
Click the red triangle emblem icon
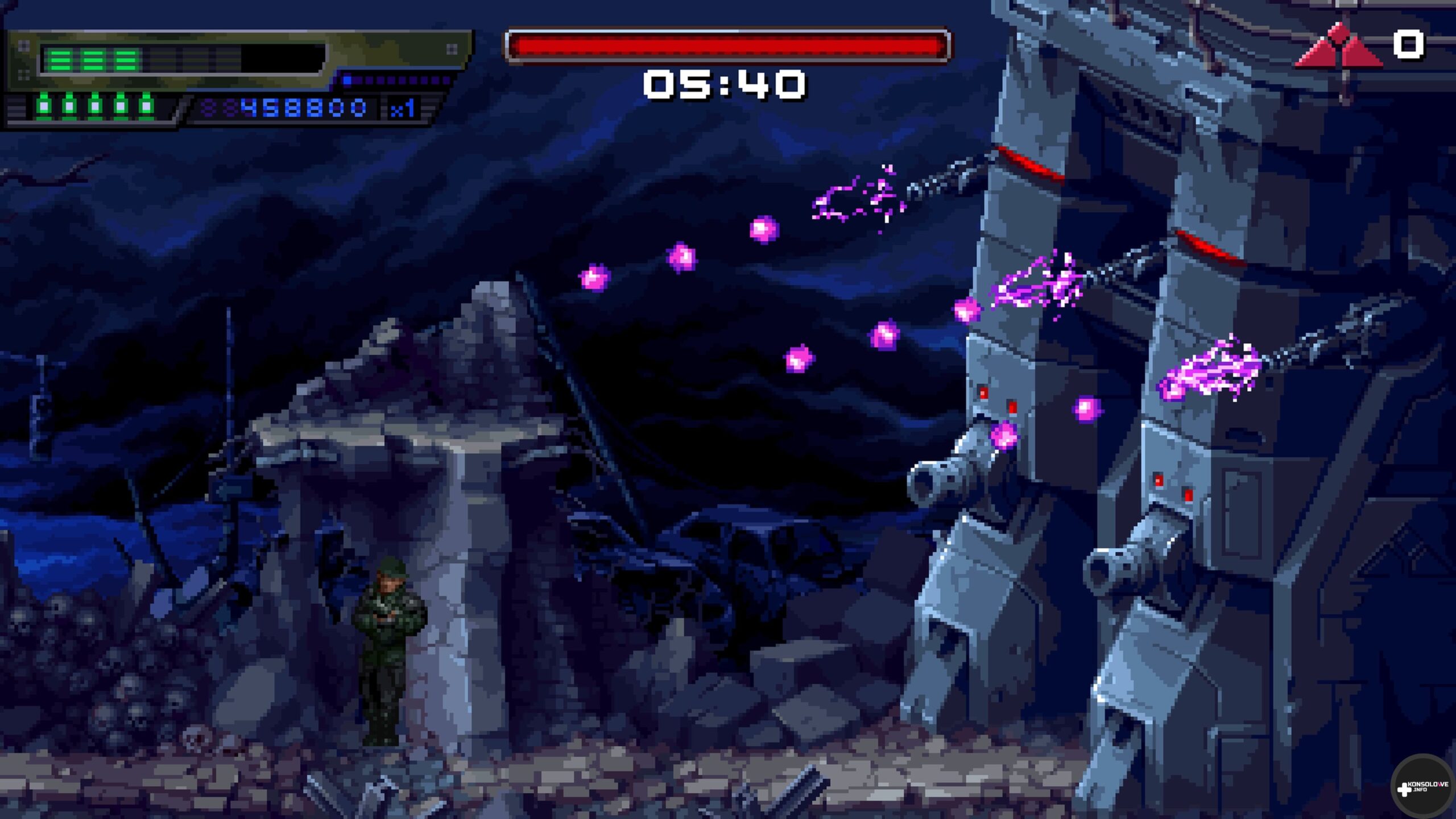tap(1339, 48)
